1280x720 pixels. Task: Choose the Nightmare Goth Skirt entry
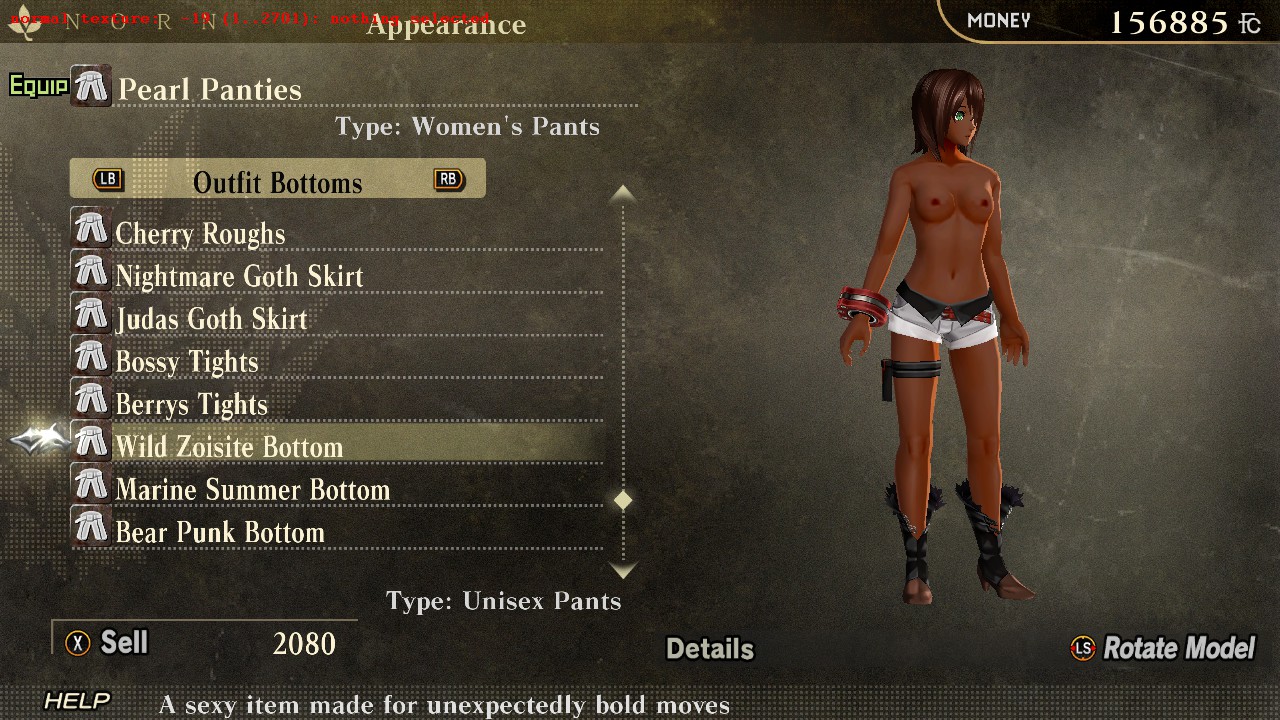click(239, 276)
